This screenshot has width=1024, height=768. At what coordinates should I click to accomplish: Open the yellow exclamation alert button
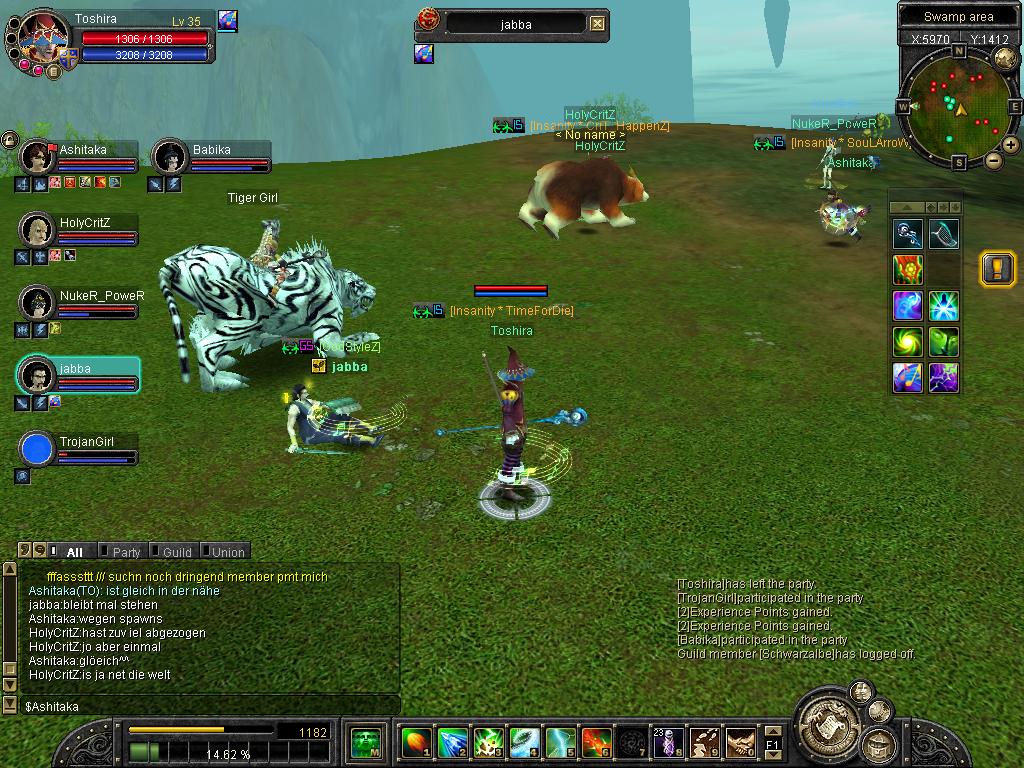click(x=997, y=269)
